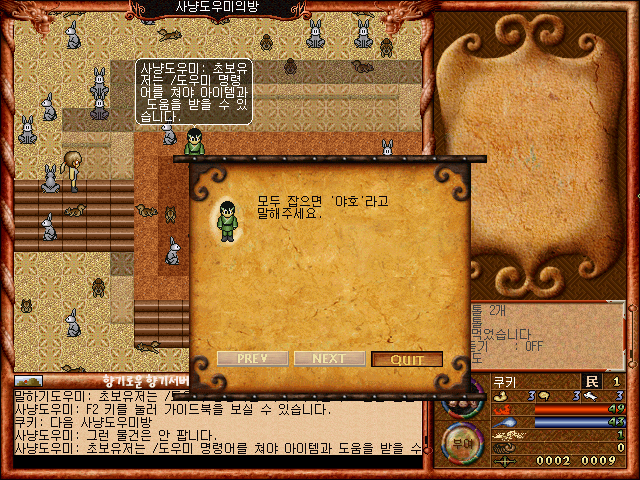Click the status message log scrollbar
Image resolution: width=640 pixels, height=480 pixels.
pos(631,336)
